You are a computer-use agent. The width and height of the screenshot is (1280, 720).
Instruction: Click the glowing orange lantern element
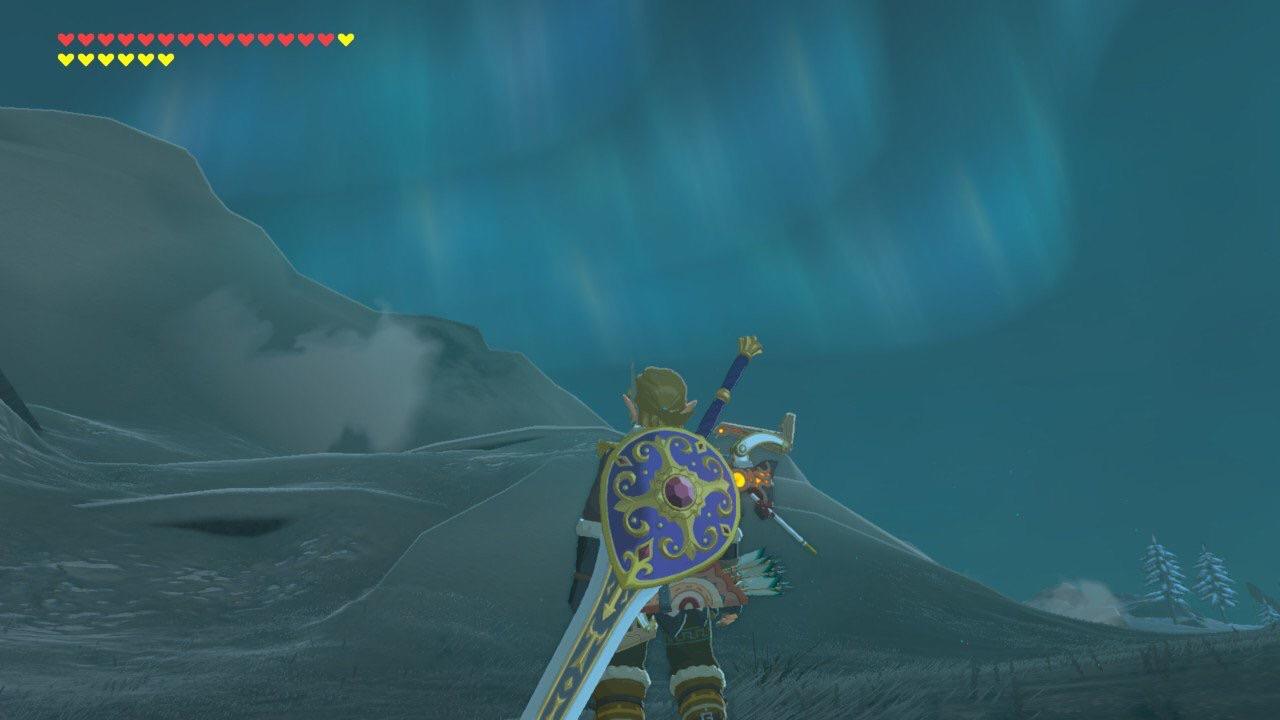(742, 478)
